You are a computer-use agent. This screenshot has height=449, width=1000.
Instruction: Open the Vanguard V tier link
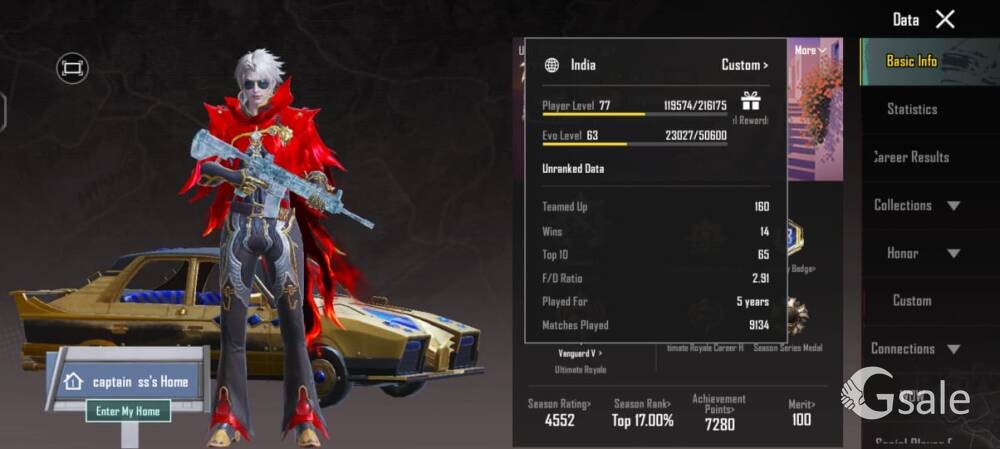click(x=580, y=352)
